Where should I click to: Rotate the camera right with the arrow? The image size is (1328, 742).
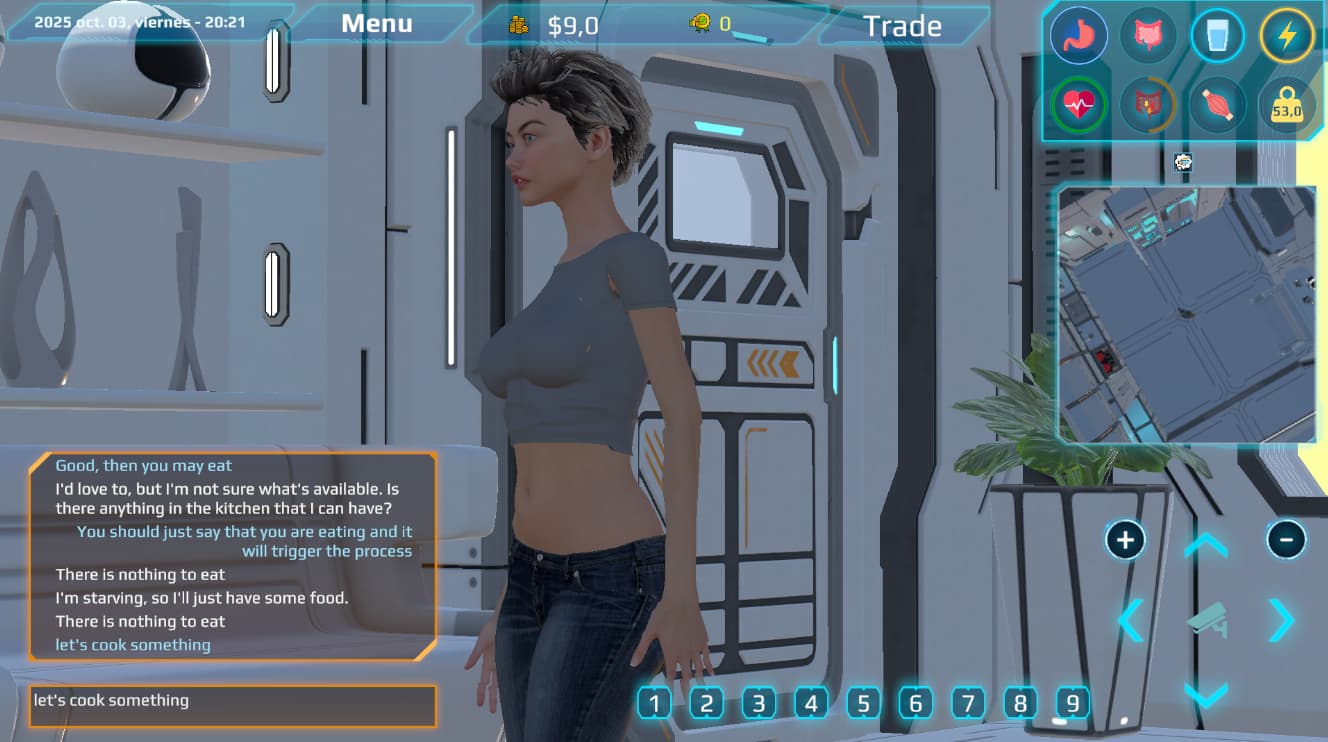pyautogui.click(x=1281, y=621)
